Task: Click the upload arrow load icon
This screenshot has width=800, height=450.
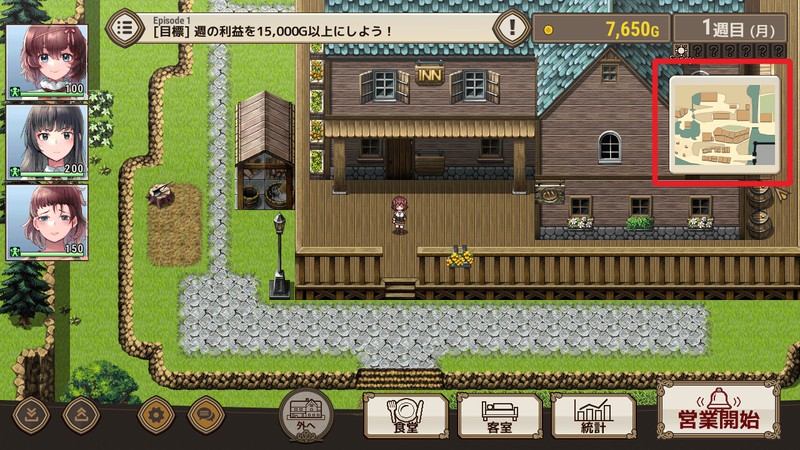Action: coord(79,412)
